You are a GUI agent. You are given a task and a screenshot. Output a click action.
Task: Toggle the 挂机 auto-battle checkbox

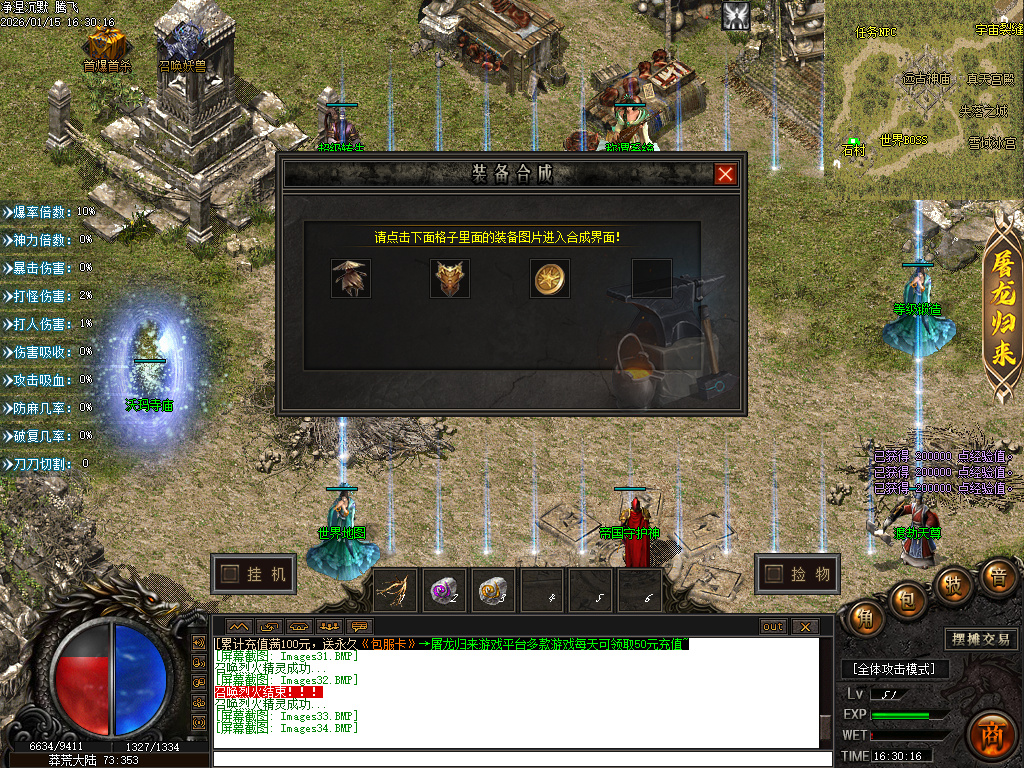[231, 574]
